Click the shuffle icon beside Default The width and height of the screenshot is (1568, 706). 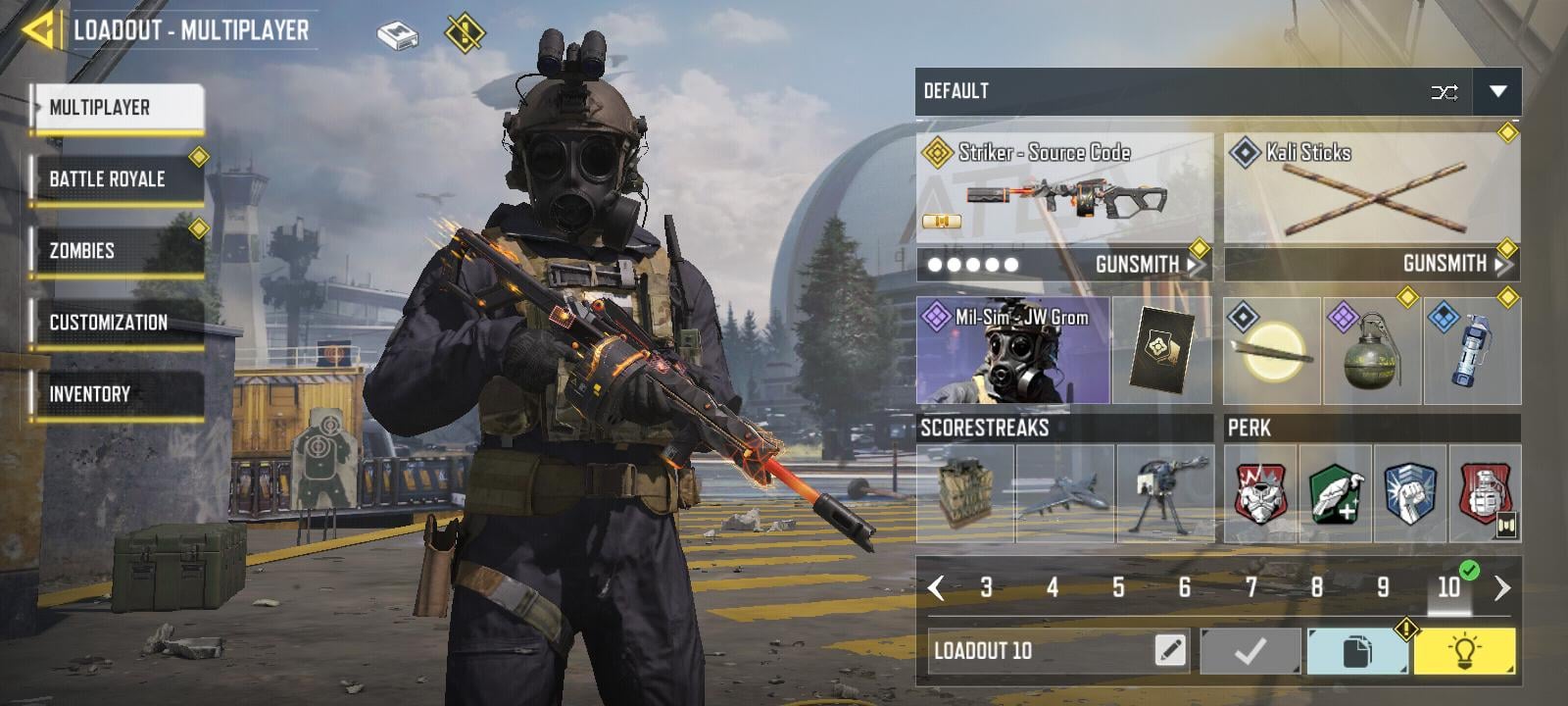[x=1444, y=92]
